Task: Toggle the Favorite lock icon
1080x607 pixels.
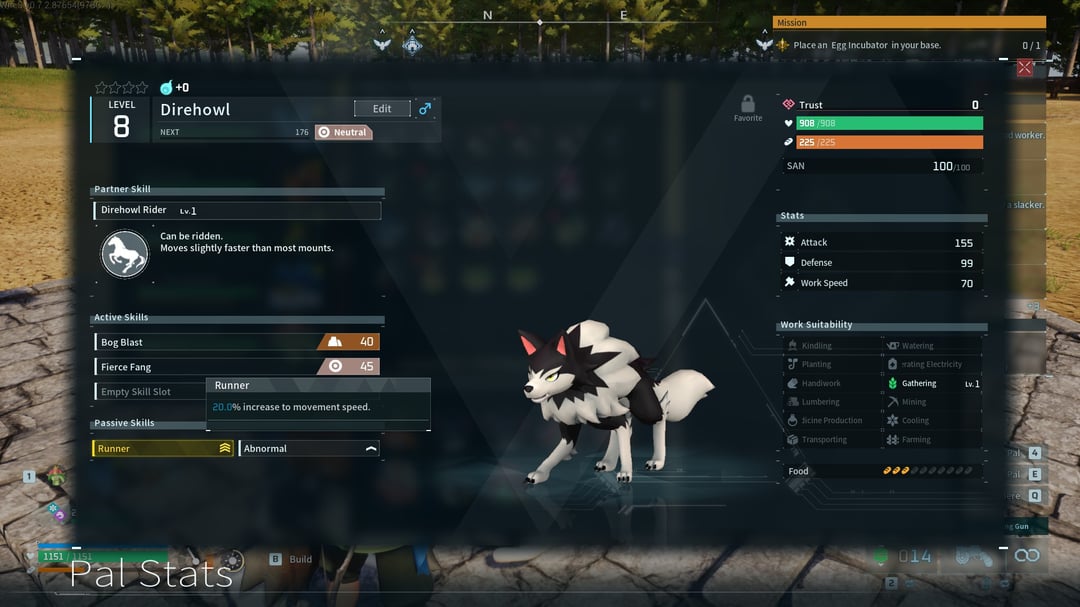Action: click(x=747, y=105)
